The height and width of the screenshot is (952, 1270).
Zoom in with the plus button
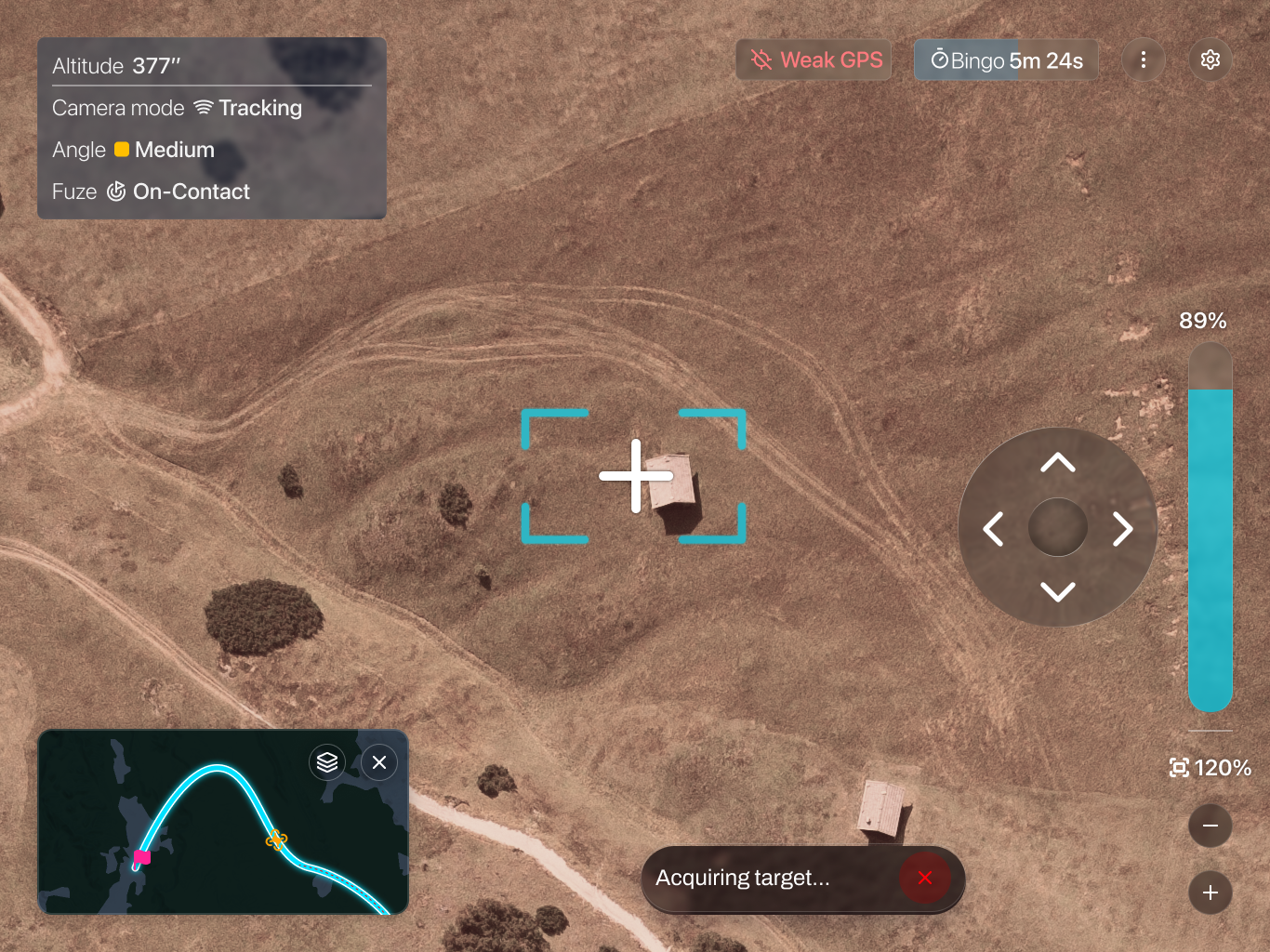tap(1210, 892)
